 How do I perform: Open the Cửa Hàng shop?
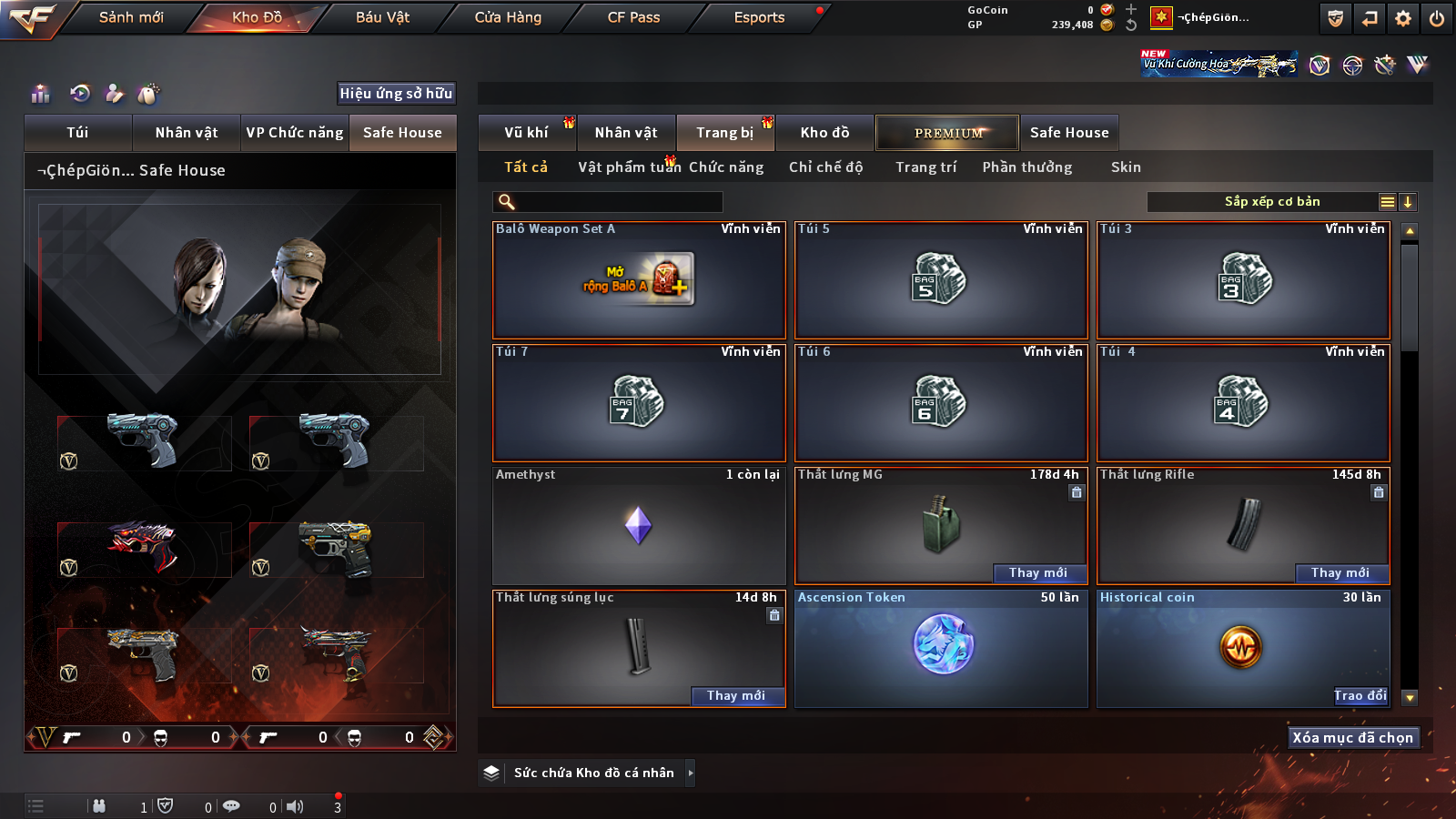508,17
